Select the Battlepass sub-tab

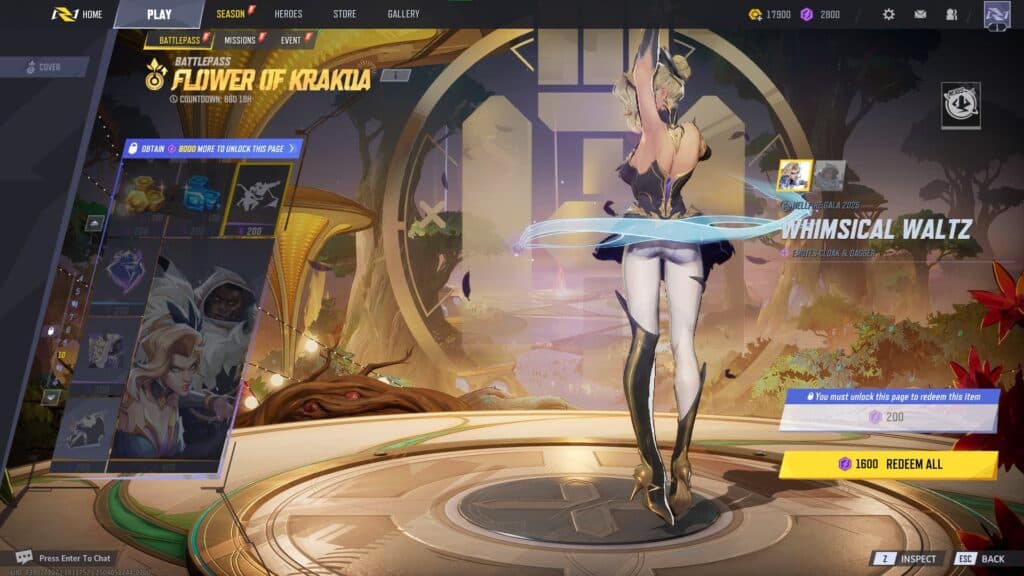pyautogui.click(x=179, y=40)
